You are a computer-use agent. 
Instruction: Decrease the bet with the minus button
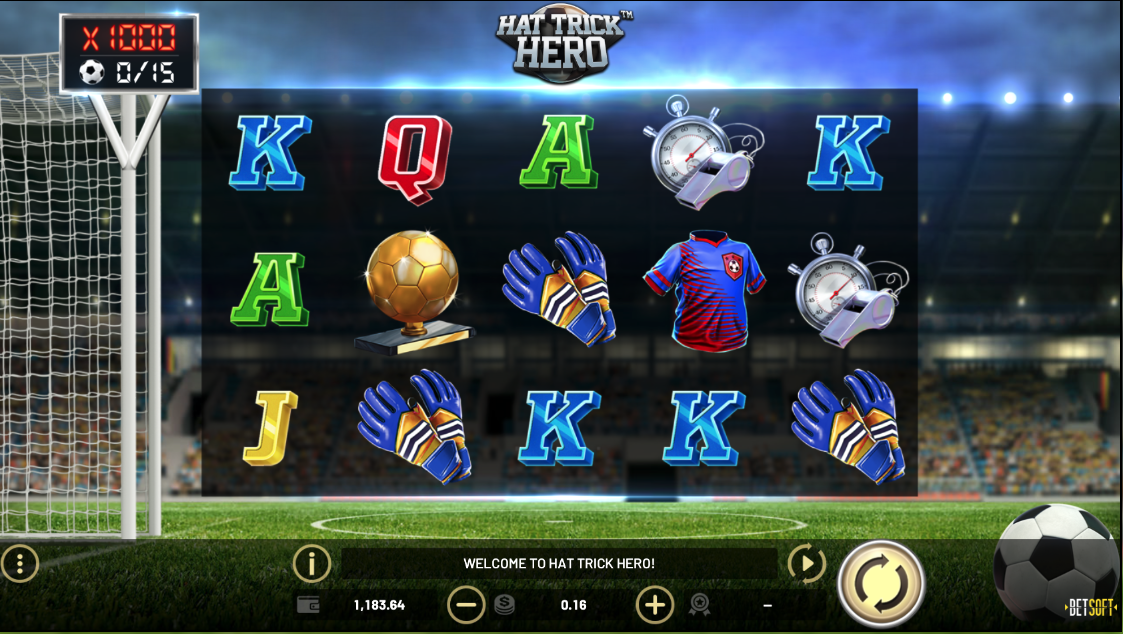466,604
